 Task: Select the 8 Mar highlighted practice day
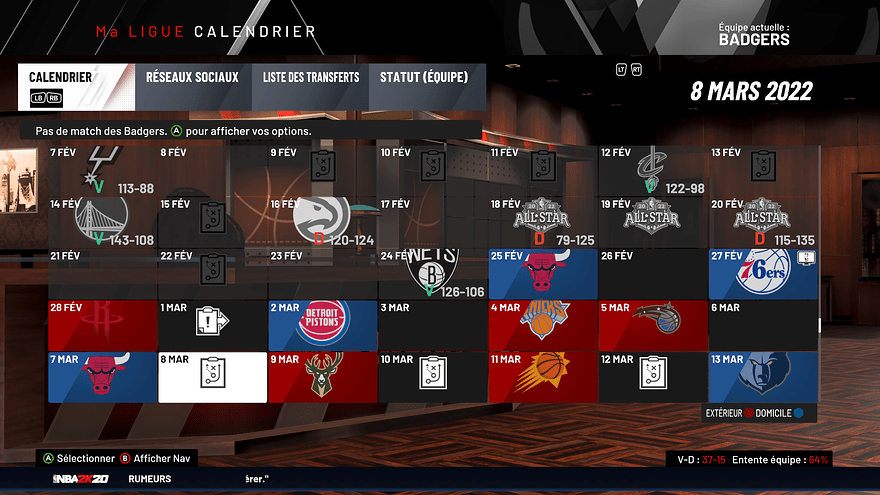pyautogui.click(x=212, y=376)
